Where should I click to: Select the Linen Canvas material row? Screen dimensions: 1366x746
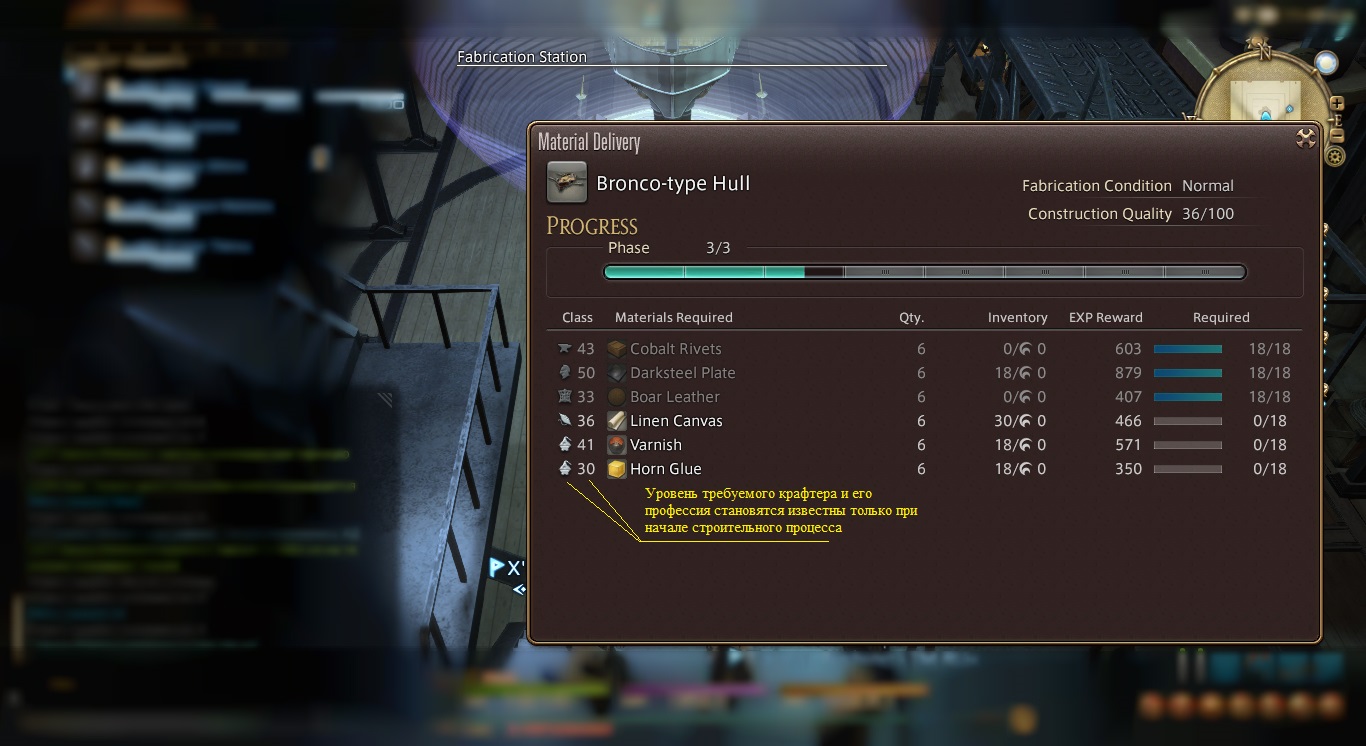(676, 421)
